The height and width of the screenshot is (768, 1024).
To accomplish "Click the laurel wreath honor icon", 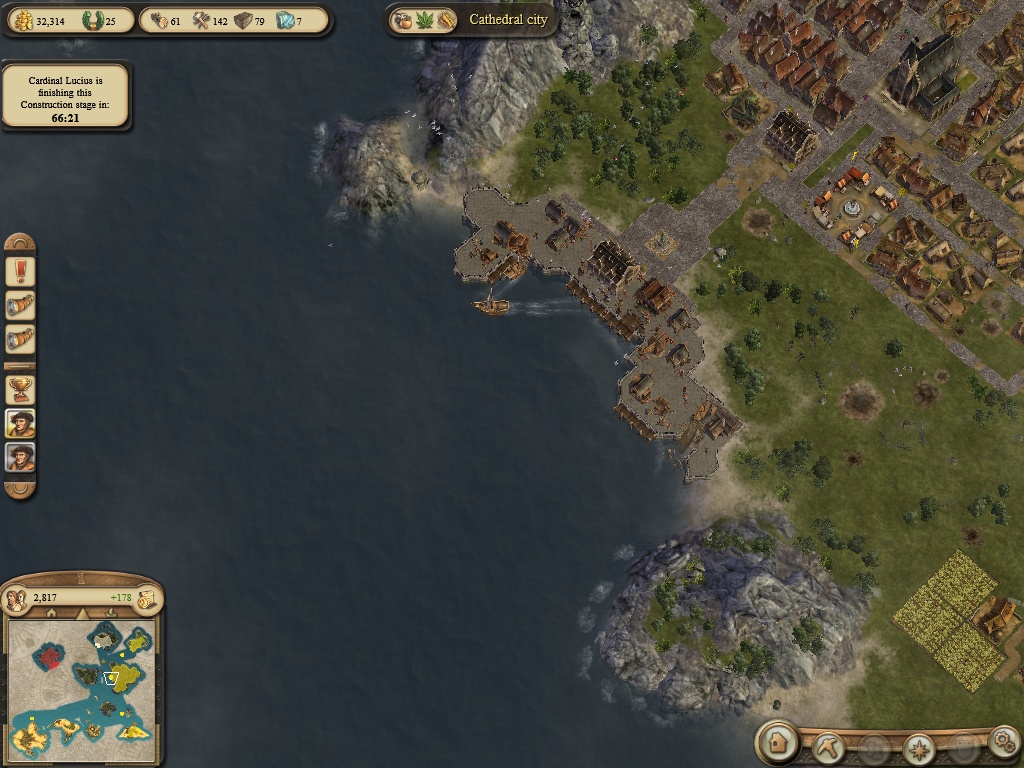I will click(93, 21).
